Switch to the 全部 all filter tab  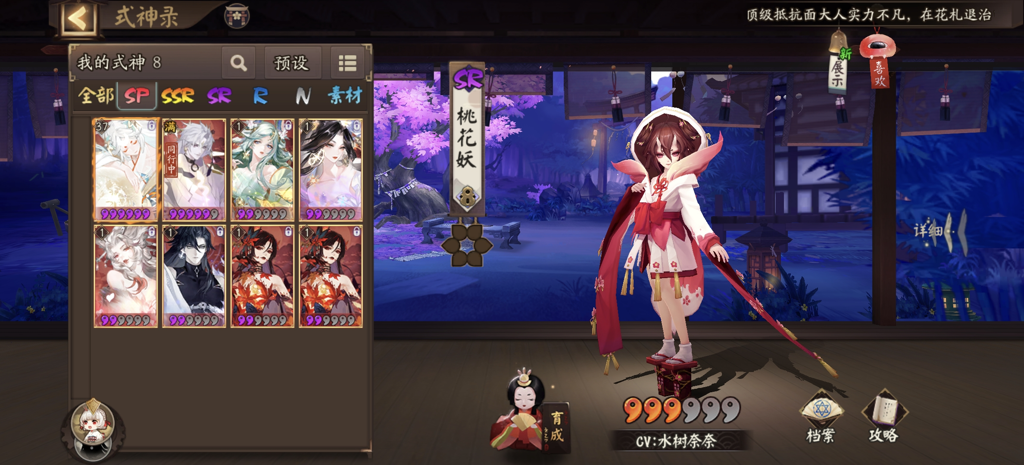pyautogui.click(x=96, y=96)
